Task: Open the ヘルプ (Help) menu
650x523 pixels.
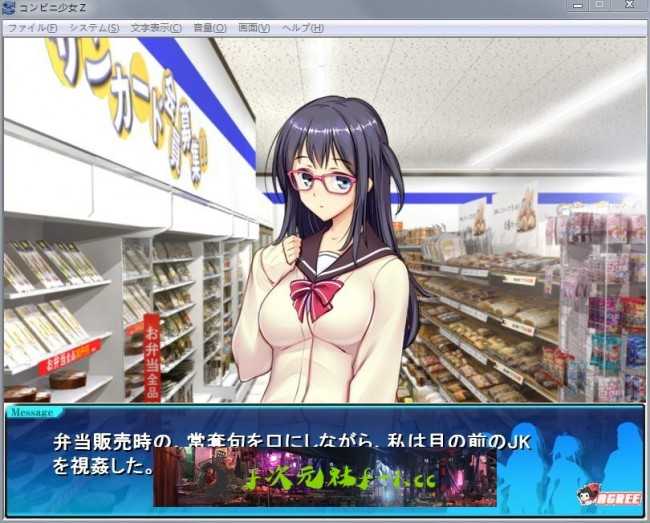Action: tap(303, 28)
